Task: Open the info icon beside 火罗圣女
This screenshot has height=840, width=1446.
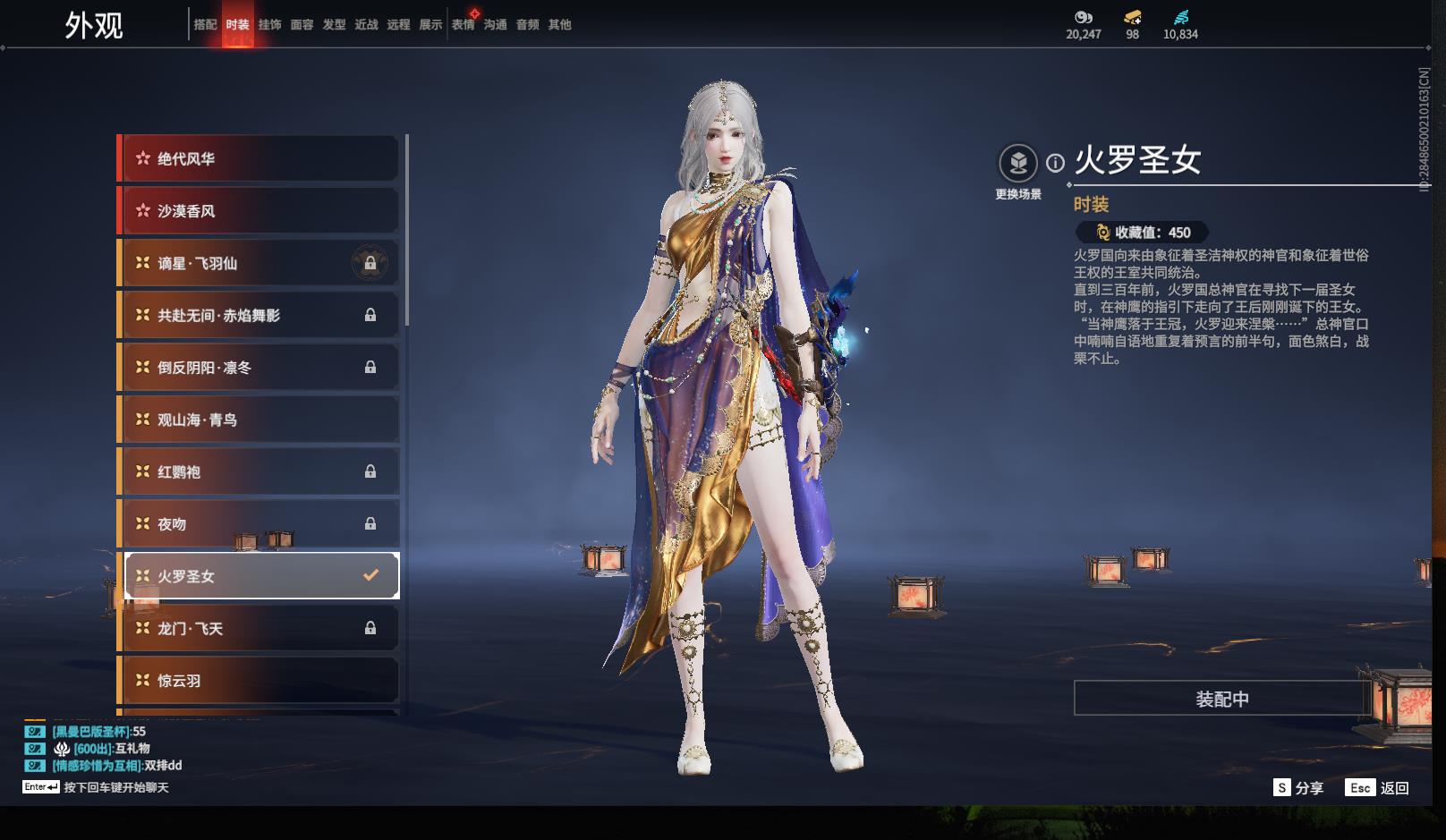Action: point(1056,163)
